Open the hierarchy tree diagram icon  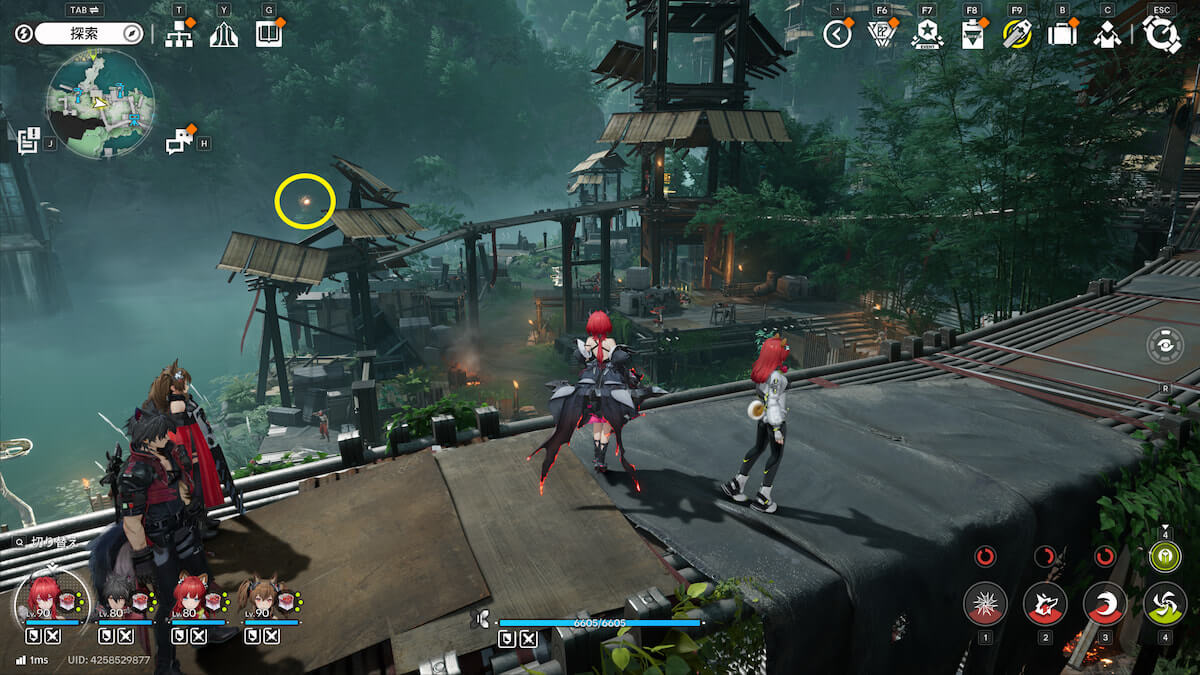tap(179, 34)
